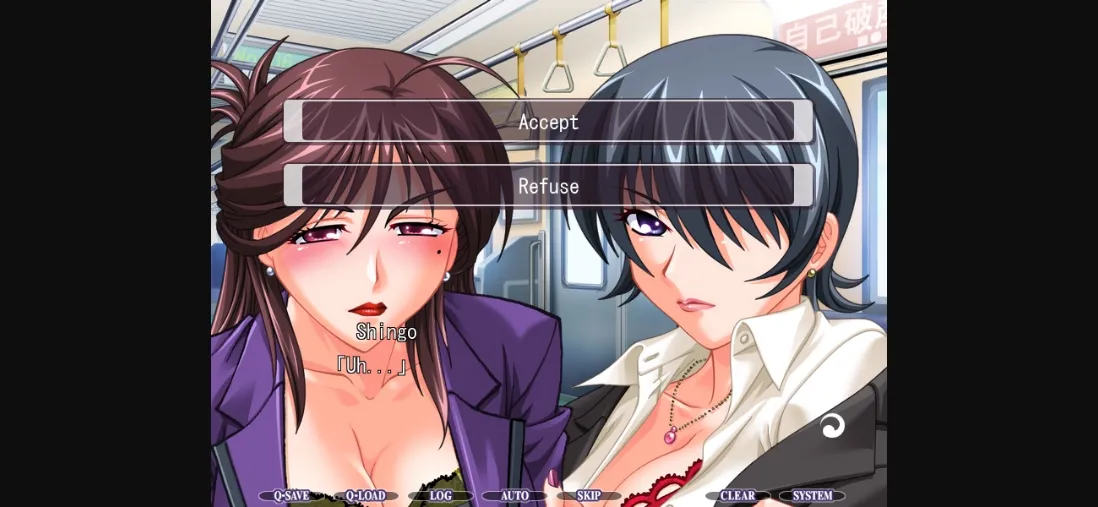1098x507 pixels.
Task: Choose the Accept dialogue option
Action: pos(548,122)
